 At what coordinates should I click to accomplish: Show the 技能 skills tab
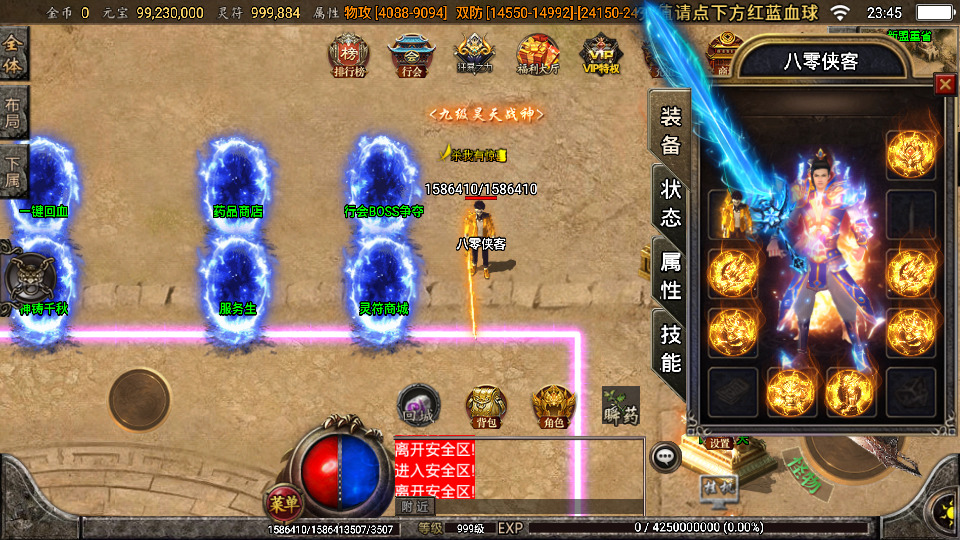670,348
